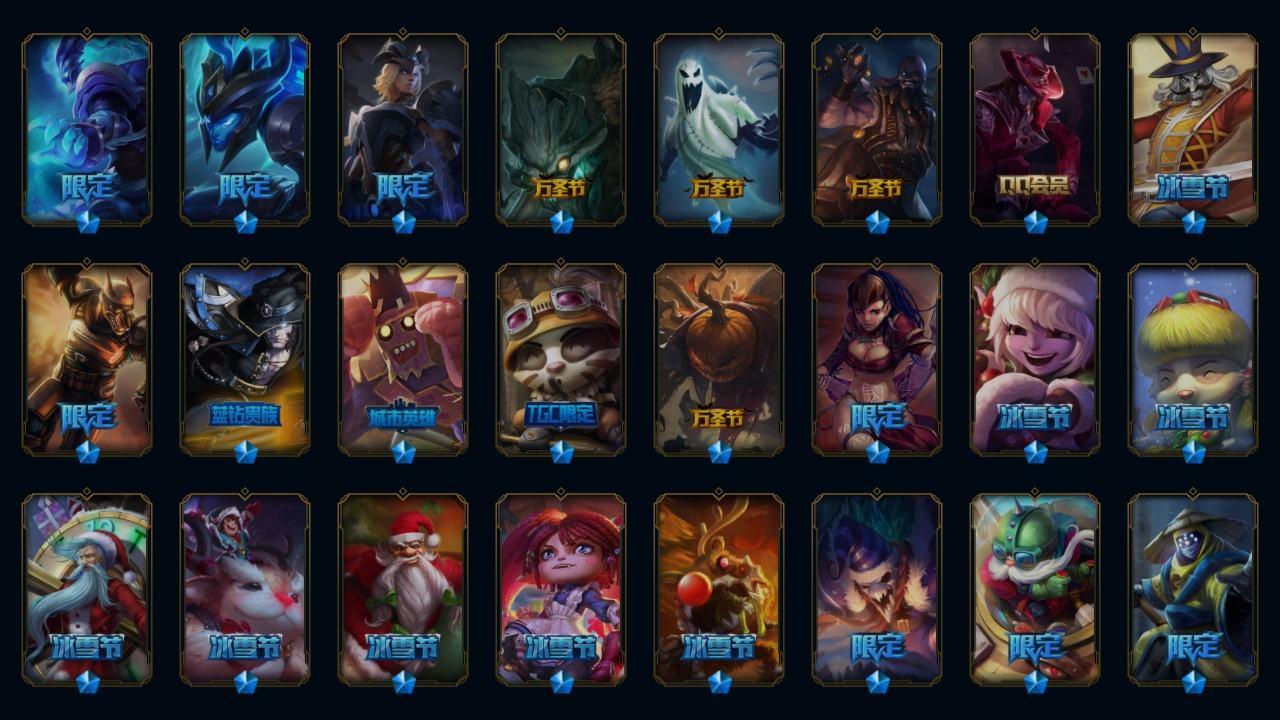Select the white ghost Halloween skin card
Screen dimensions: 1280x720
(x=719, y=128)
